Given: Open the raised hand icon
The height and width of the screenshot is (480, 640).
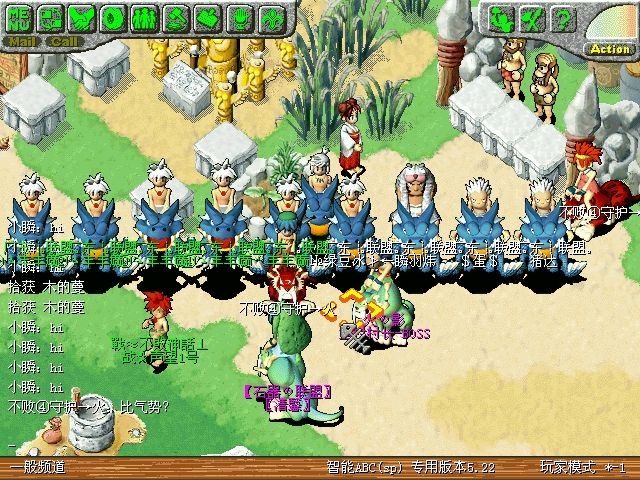Looking at the screenshot, I should point(239,17).
